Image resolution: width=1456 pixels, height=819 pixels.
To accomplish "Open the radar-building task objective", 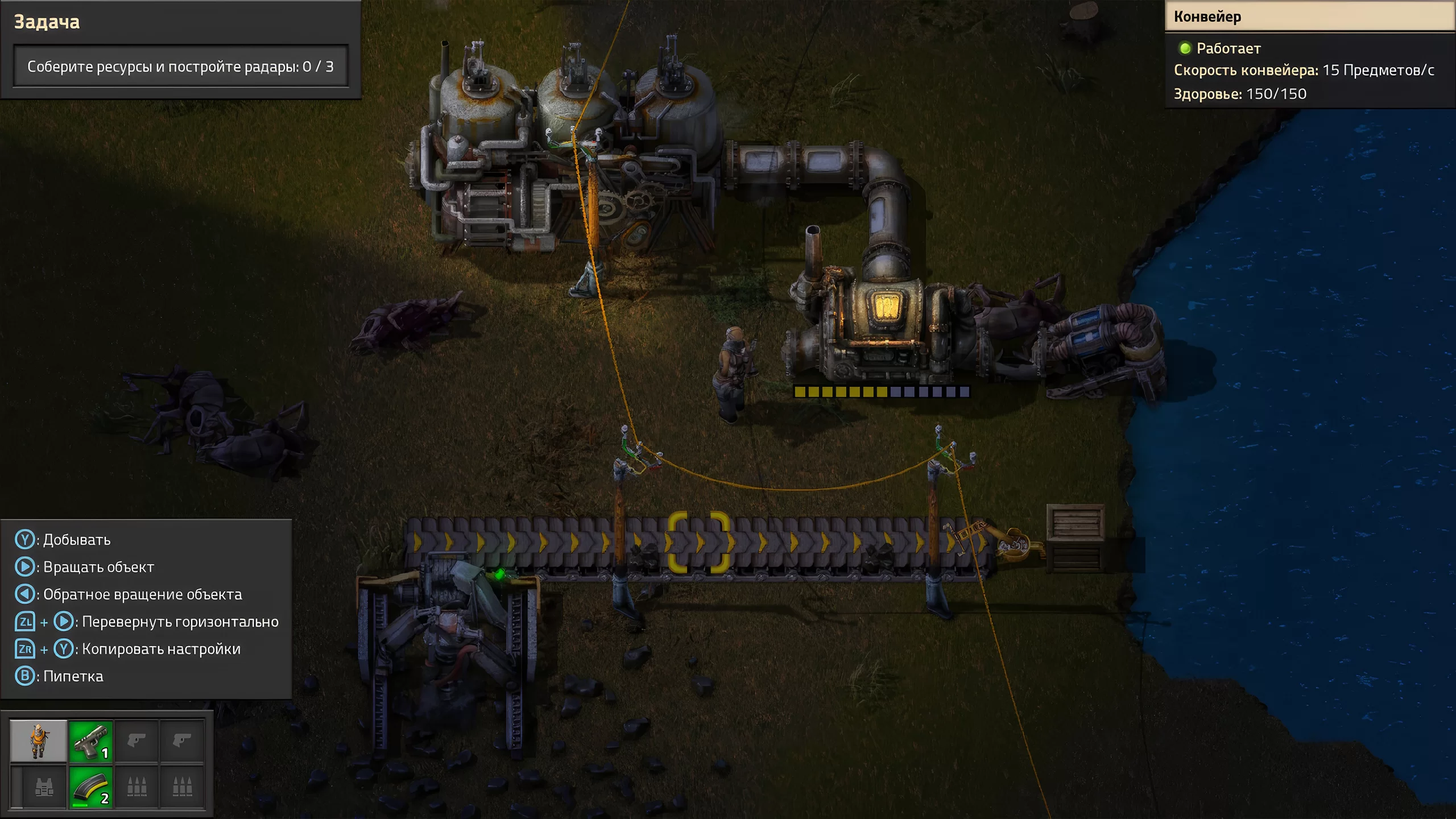I will (x=180, y=67).
